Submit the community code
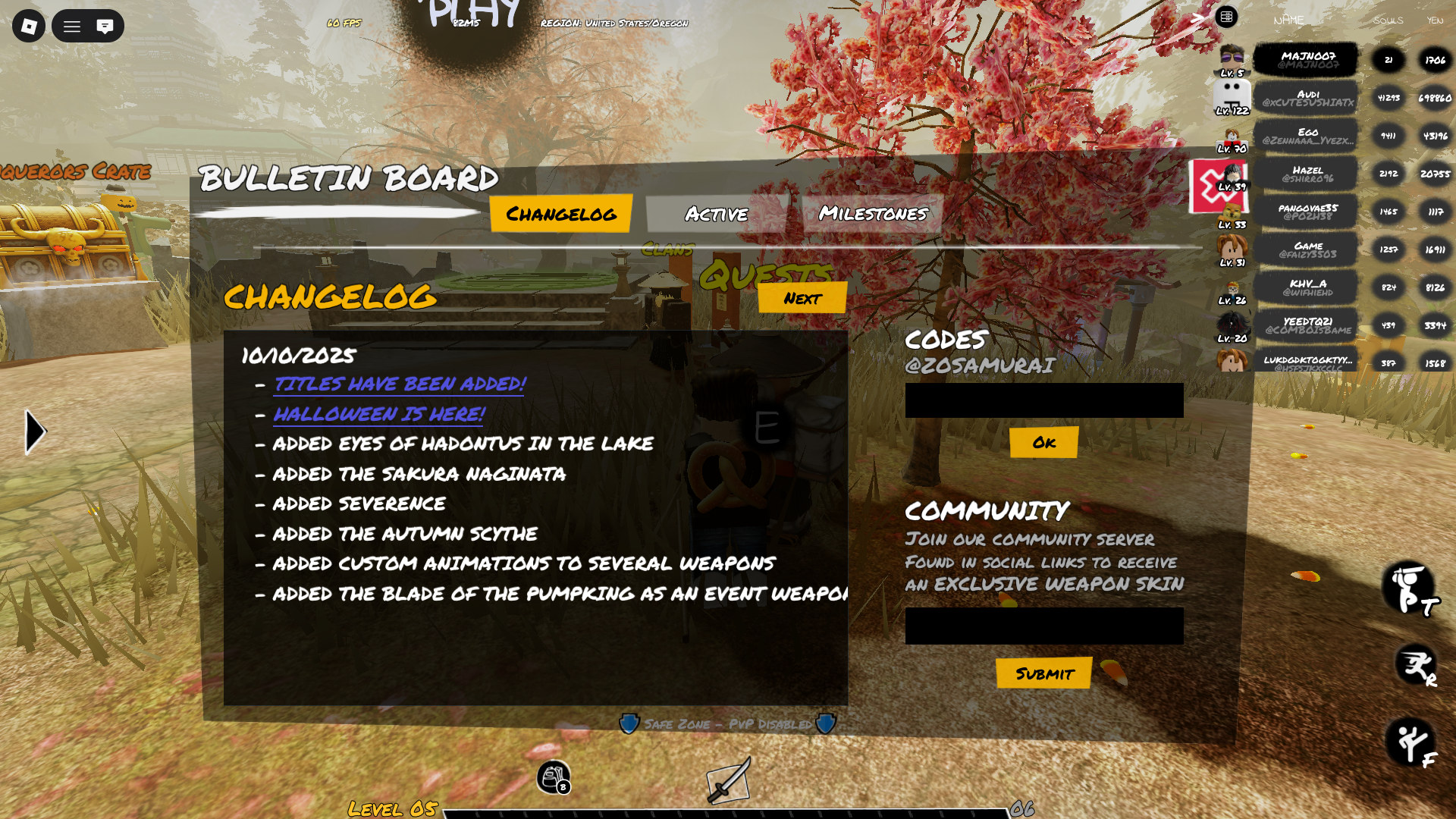1456x819 pixels. (1043, 673)
